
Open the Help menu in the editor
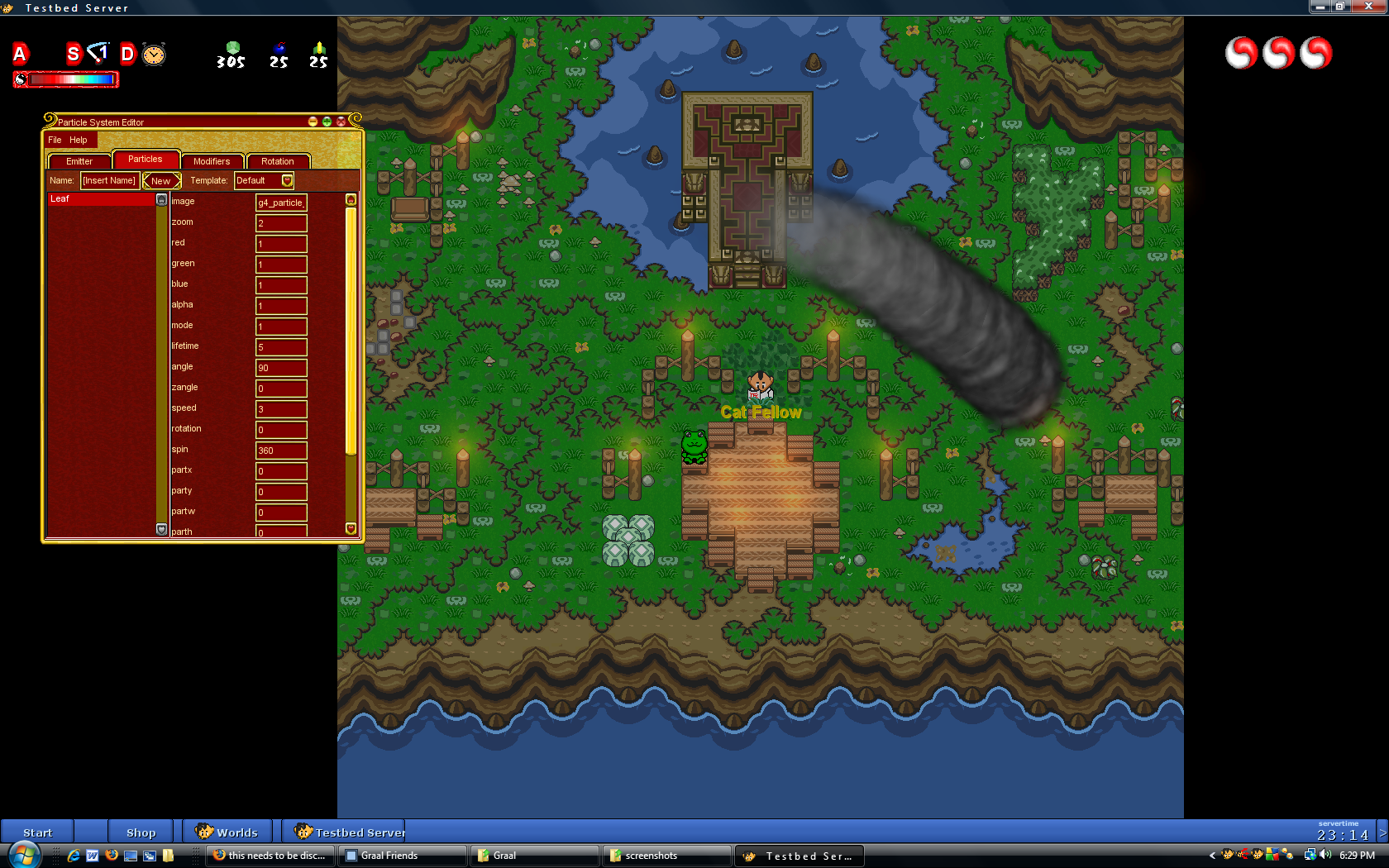[79, 140]
